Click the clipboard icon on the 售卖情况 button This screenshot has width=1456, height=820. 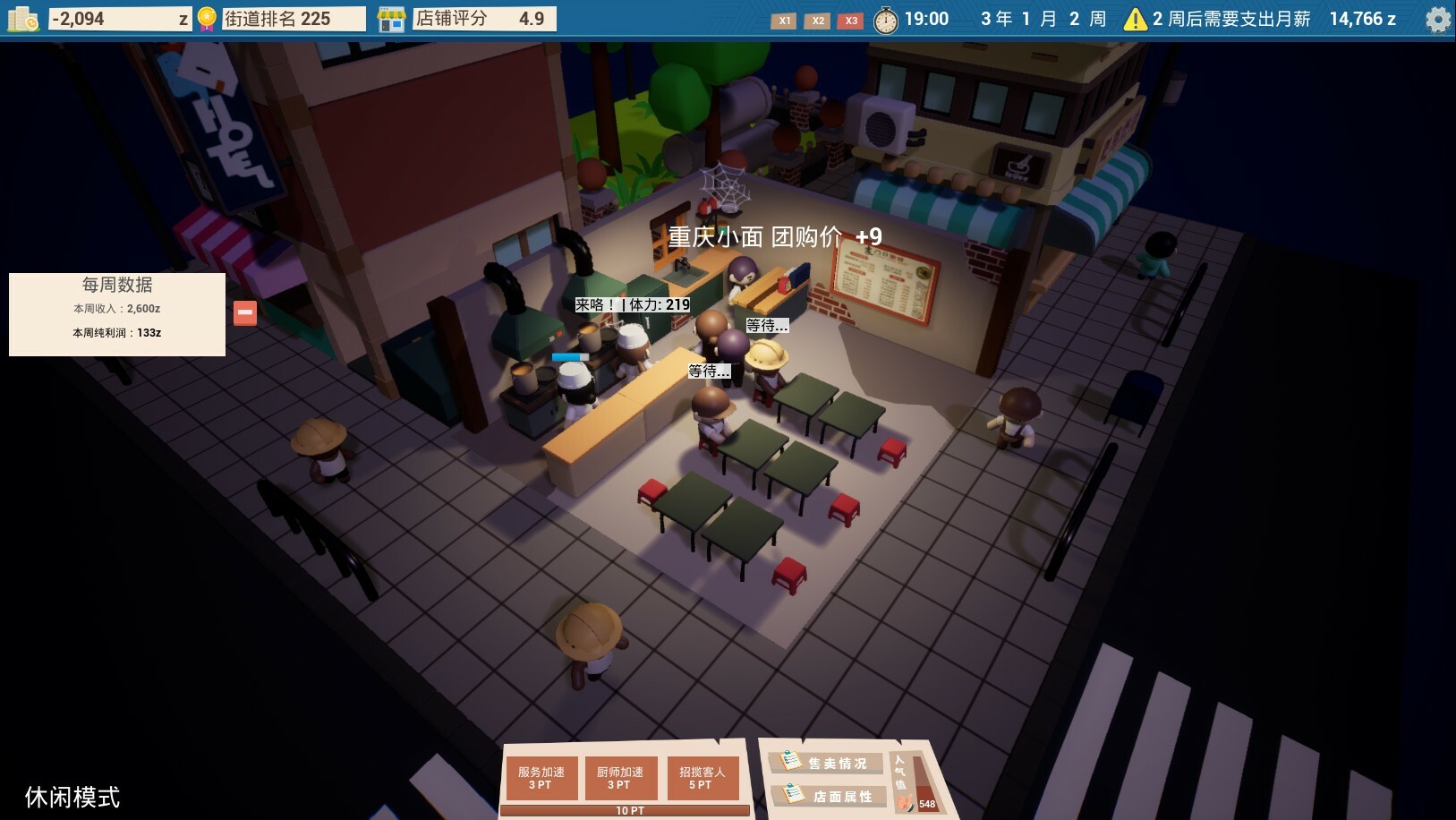coord(789,762)
